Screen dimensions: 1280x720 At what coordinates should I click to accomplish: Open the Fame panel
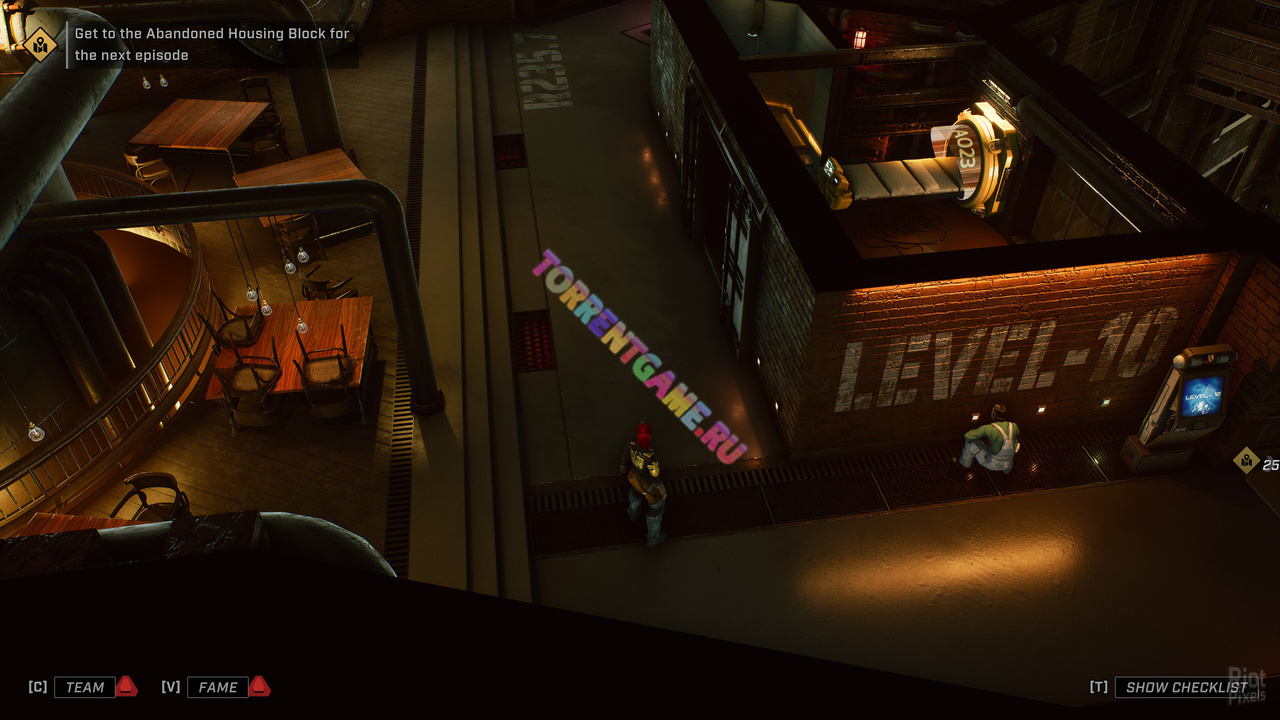coord(217,687)
